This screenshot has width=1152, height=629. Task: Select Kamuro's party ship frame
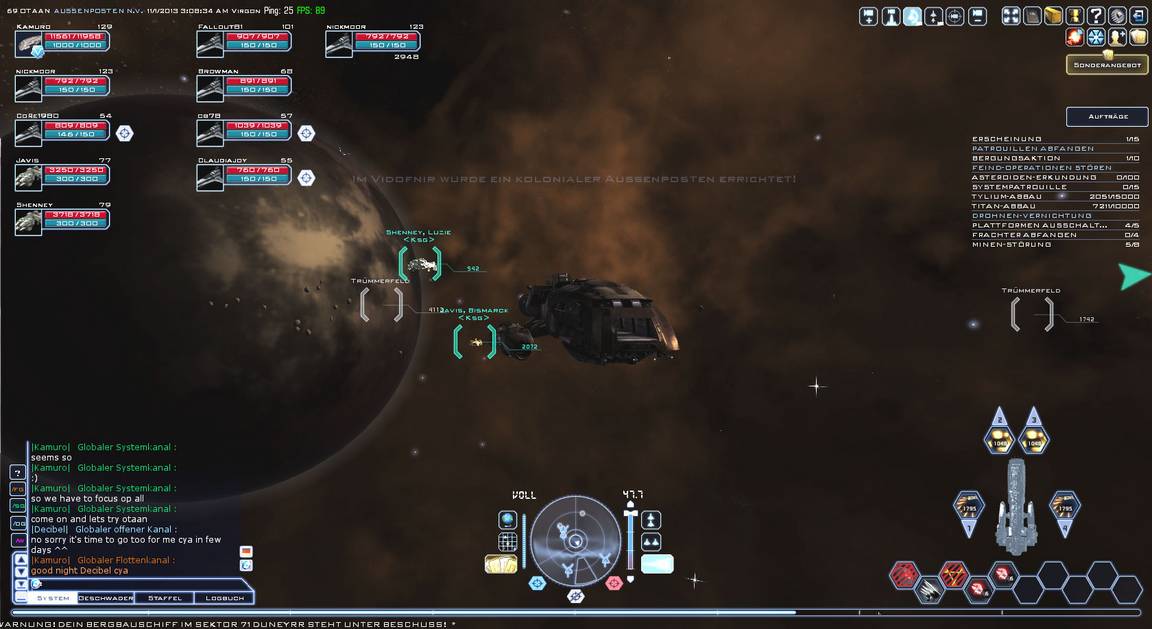pyautogui.click(x=62, y=43)
